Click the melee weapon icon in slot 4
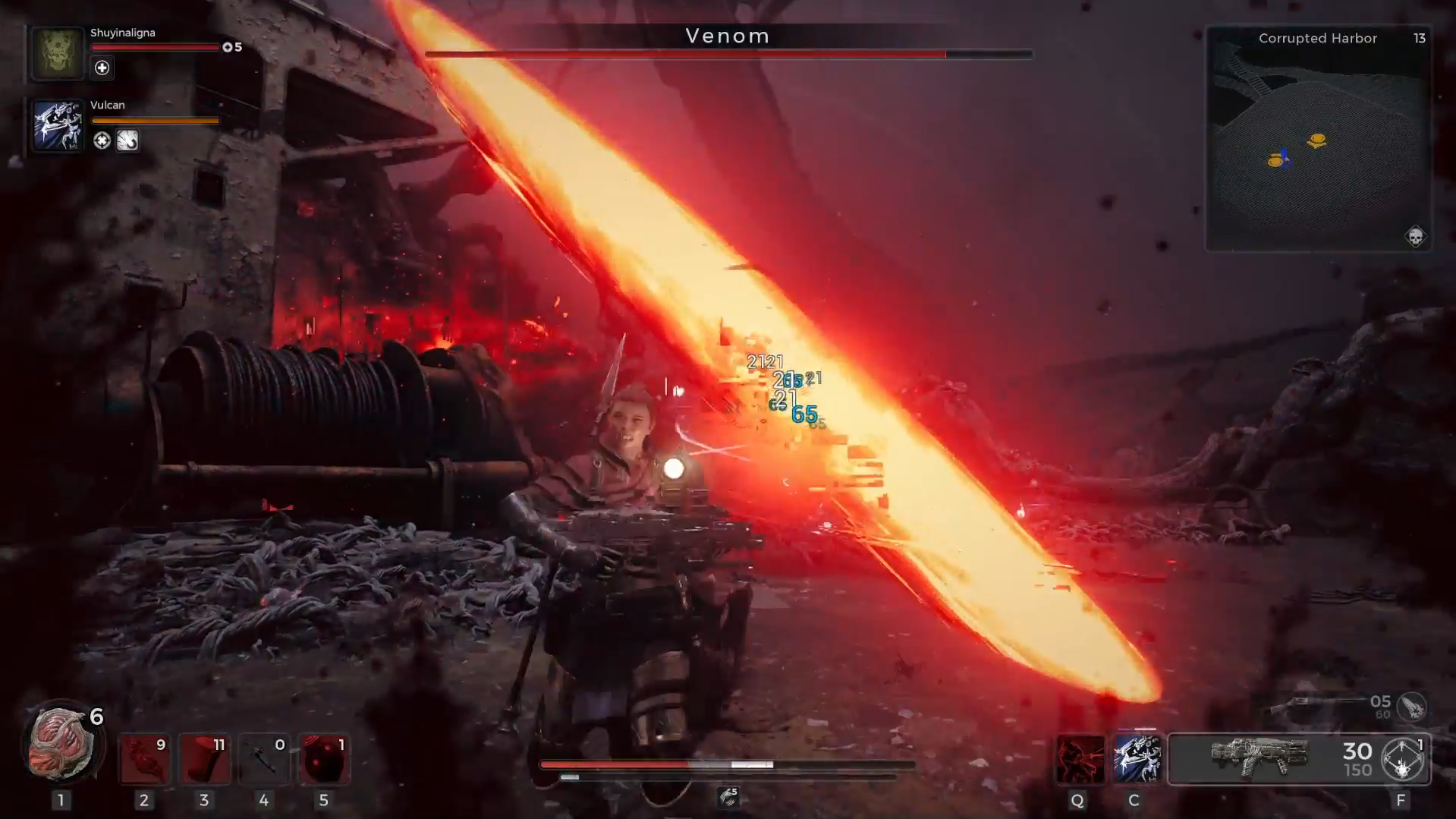This screenshot has height=819, width=1456. [264, 758]
